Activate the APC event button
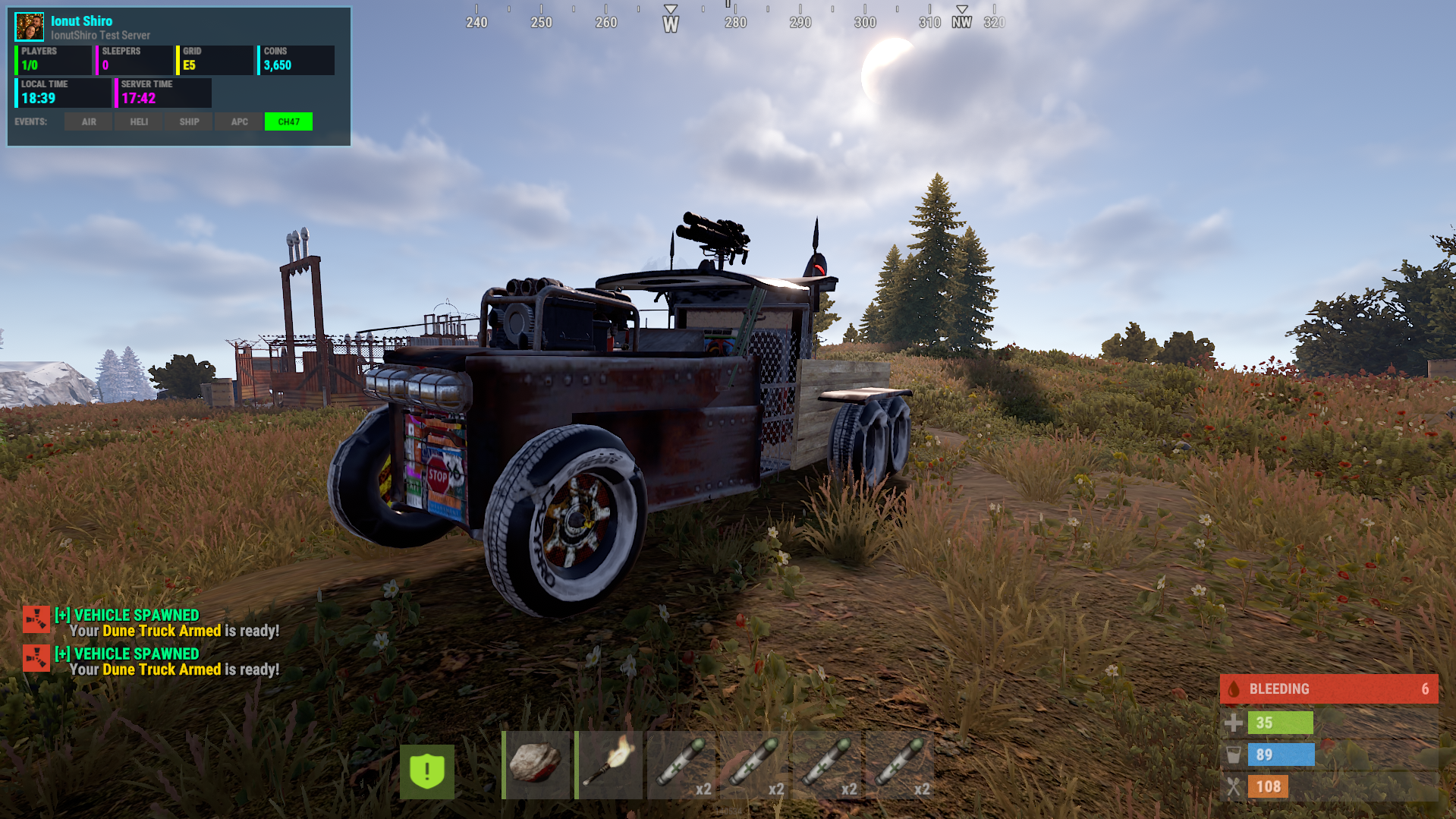Screen dimensions: 1456x819 (239, 121)
